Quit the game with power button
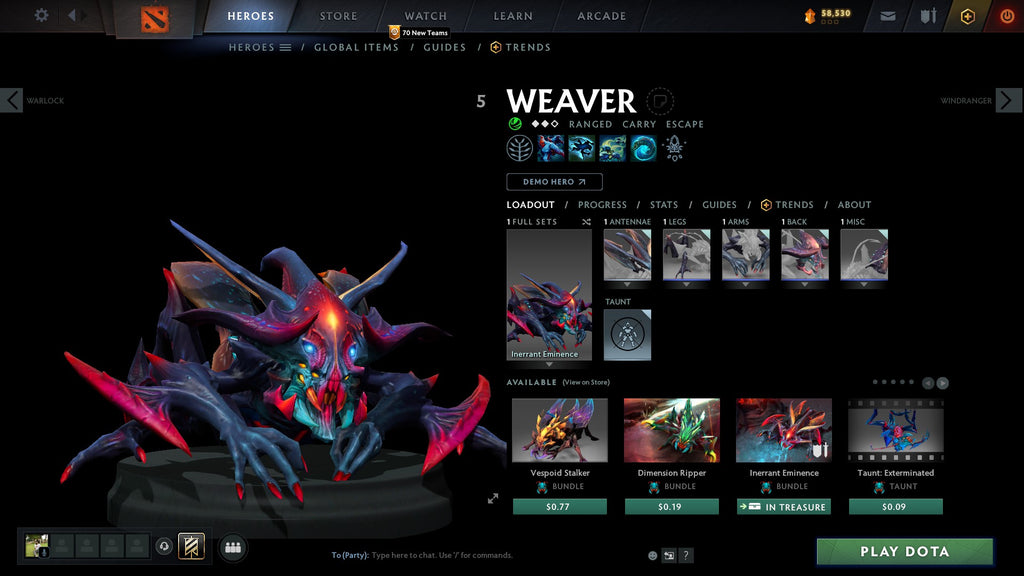This screenshot has height=576, width=1024. coord(1006,16)
